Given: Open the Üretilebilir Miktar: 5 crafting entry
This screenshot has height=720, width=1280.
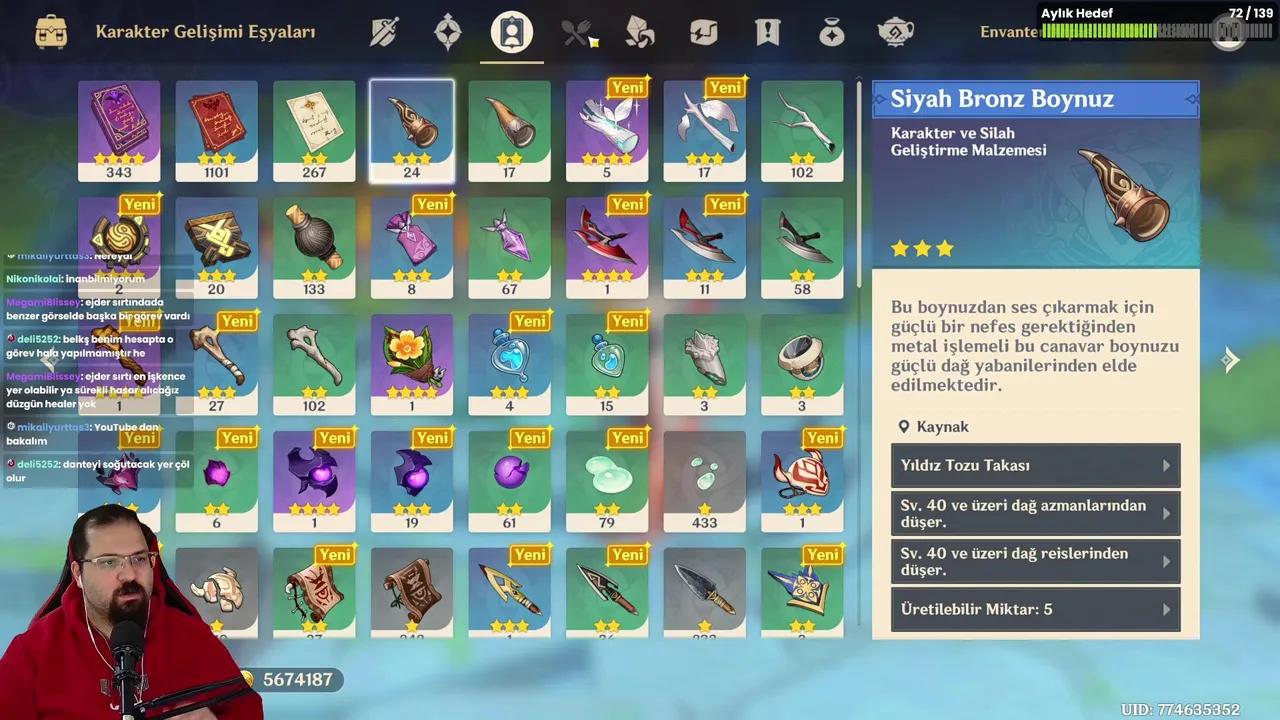Looking at the screenshot, I should (1035, 609).
